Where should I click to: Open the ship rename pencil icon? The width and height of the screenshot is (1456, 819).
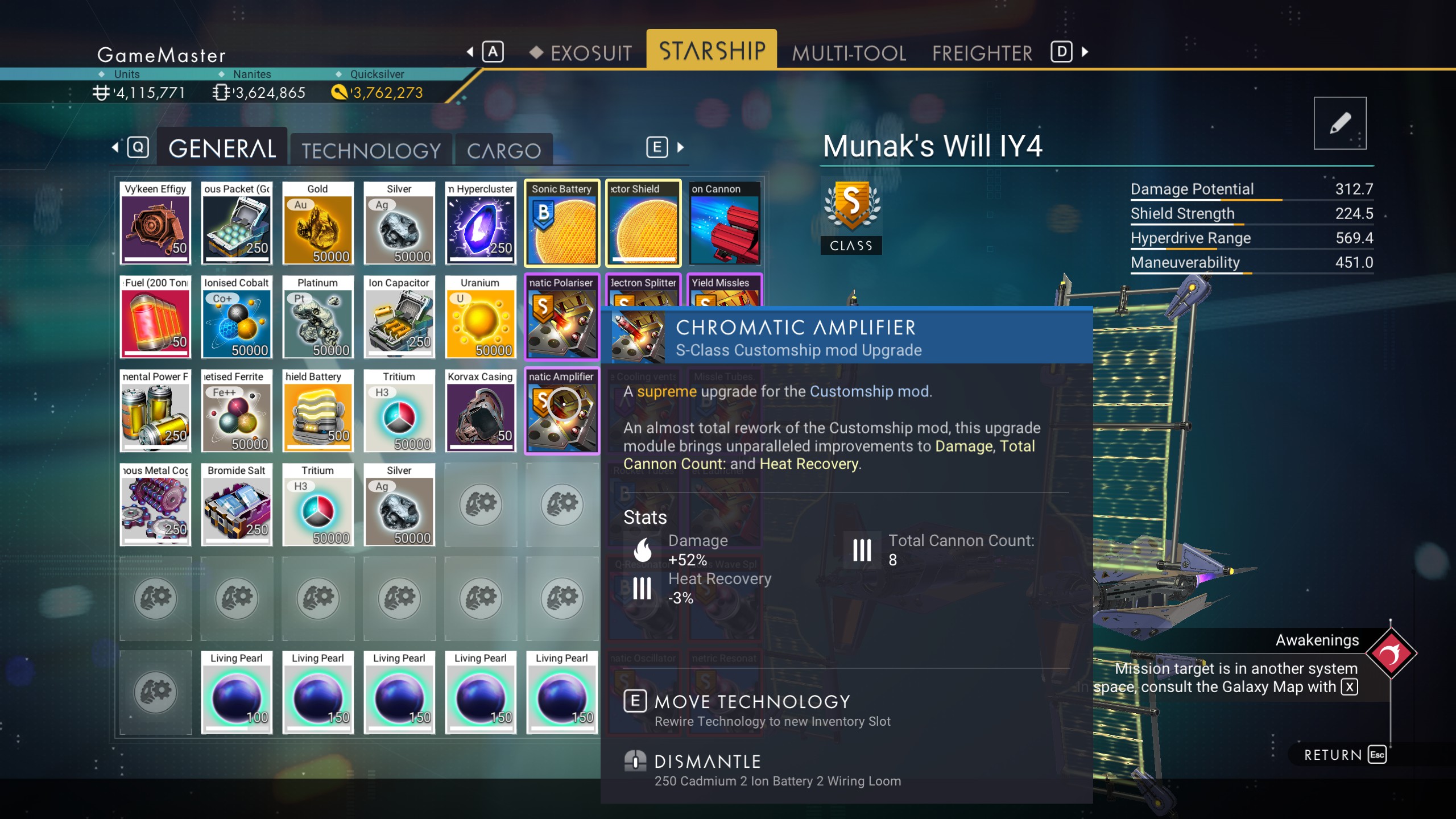point(1339,122)
